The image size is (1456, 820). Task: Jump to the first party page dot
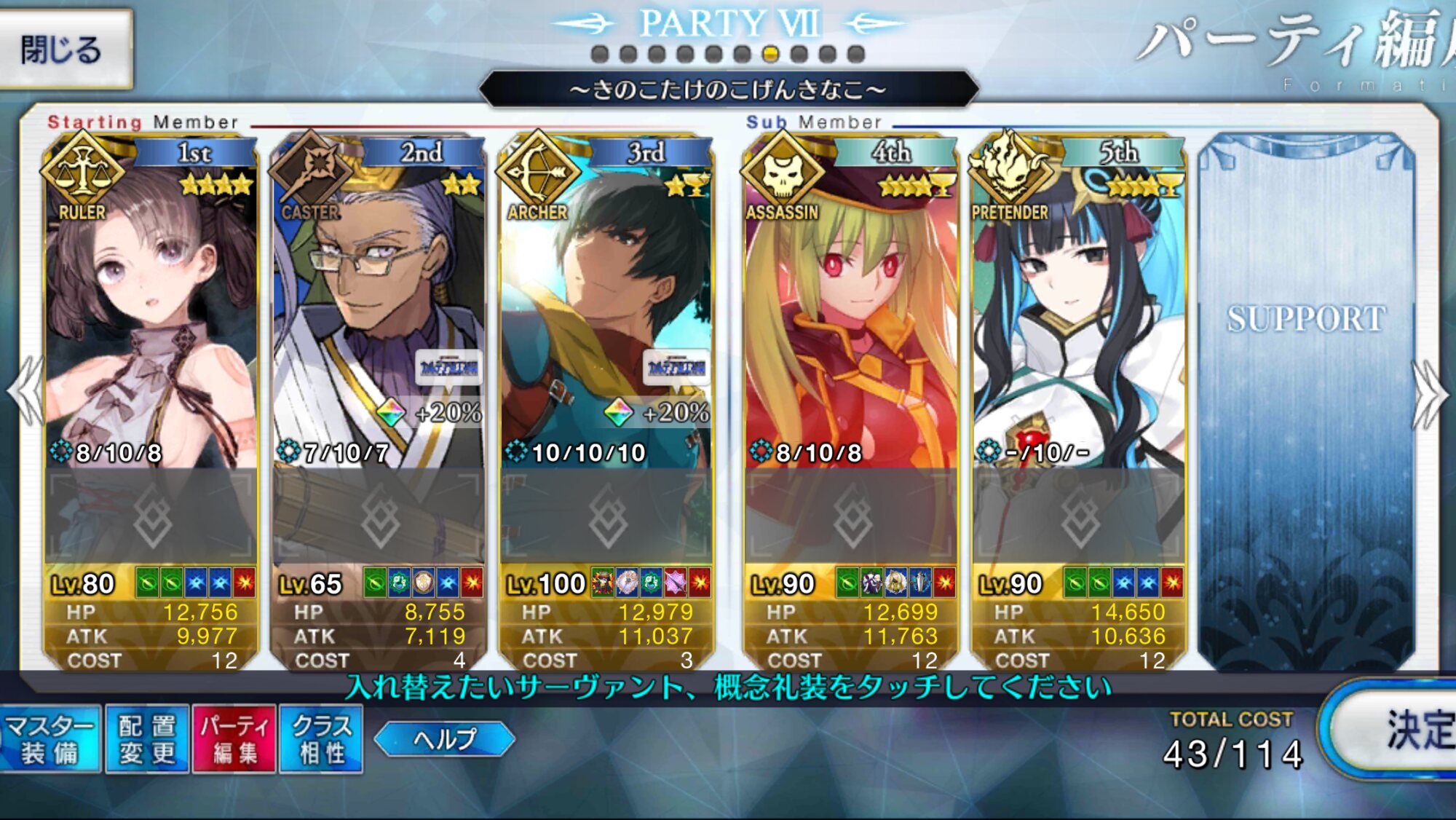600,54
